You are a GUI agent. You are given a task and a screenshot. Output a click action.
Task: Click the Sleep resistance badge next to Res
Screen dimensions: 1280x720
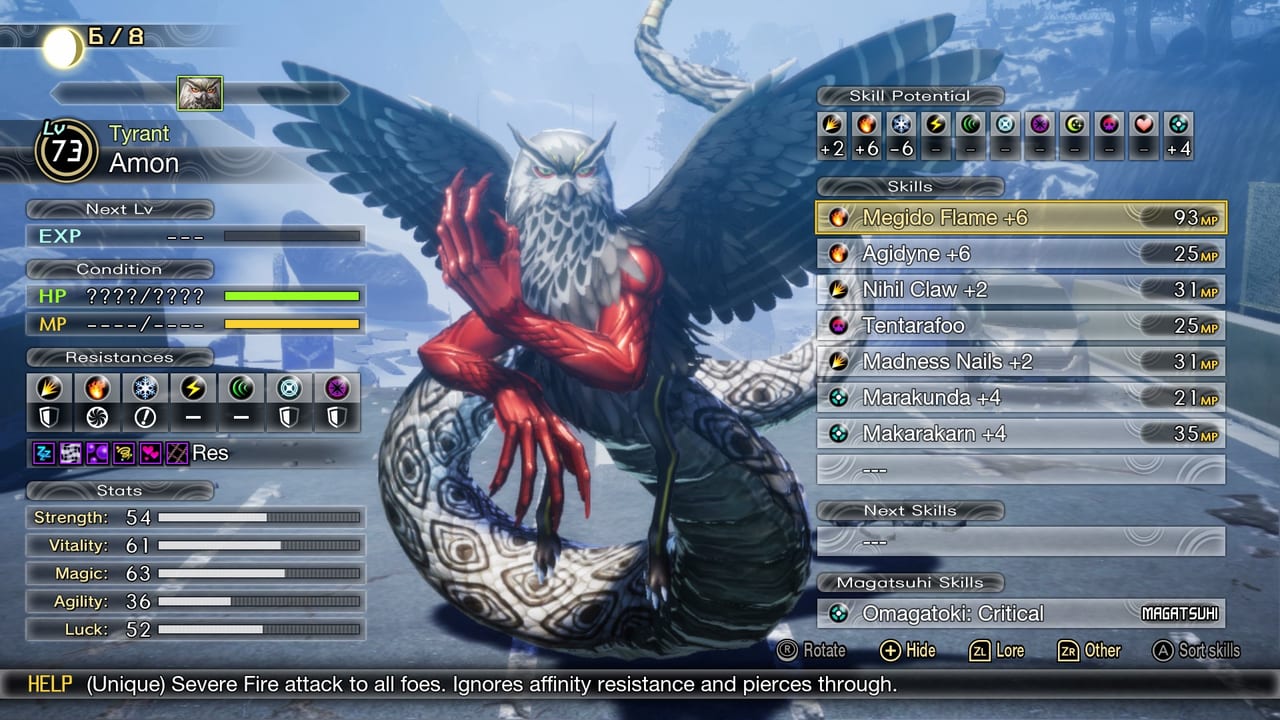[44, 452]
